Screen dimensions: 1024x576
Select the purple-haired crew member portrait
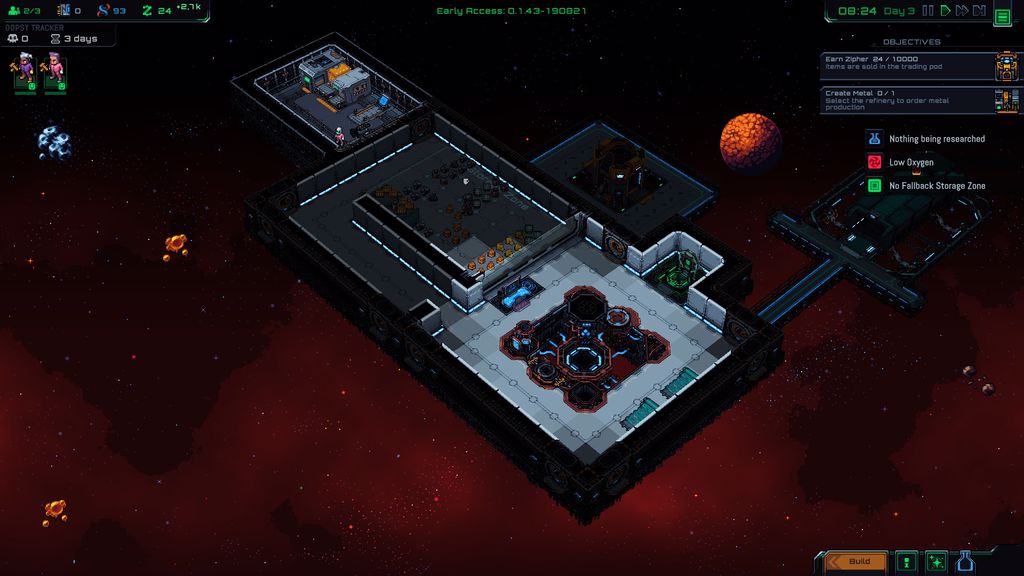[x=54, y=71]
